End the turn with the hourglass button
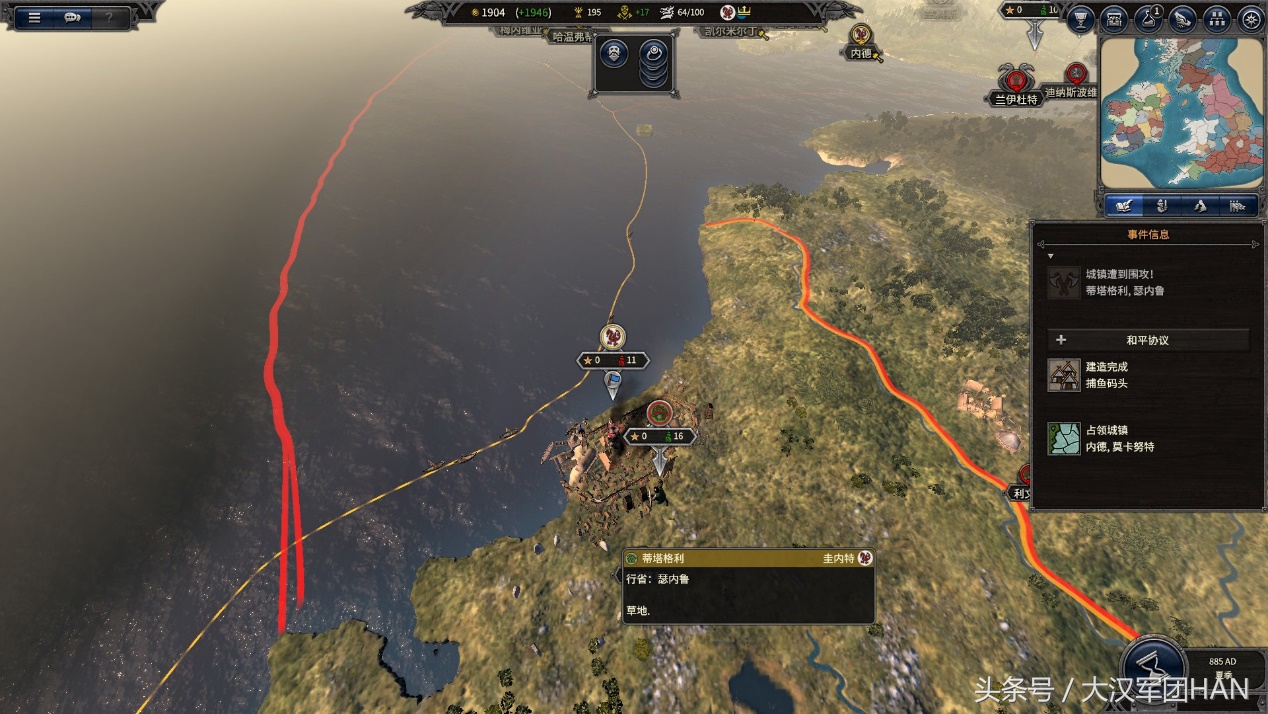This screenshot has height=714, width=1268. (1153, 667)
